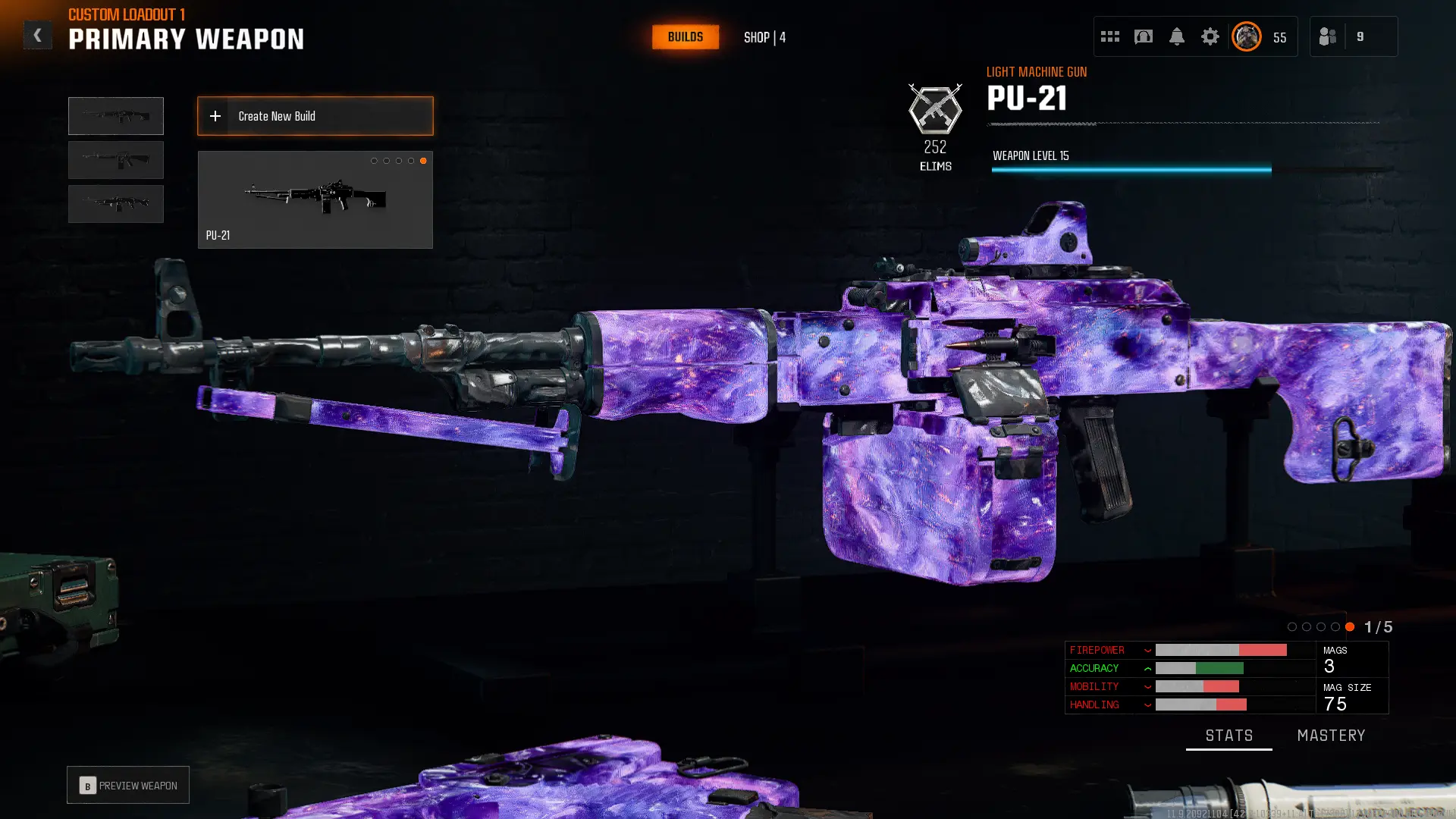Open the friends list icon showing 9

click(1327, 36)
